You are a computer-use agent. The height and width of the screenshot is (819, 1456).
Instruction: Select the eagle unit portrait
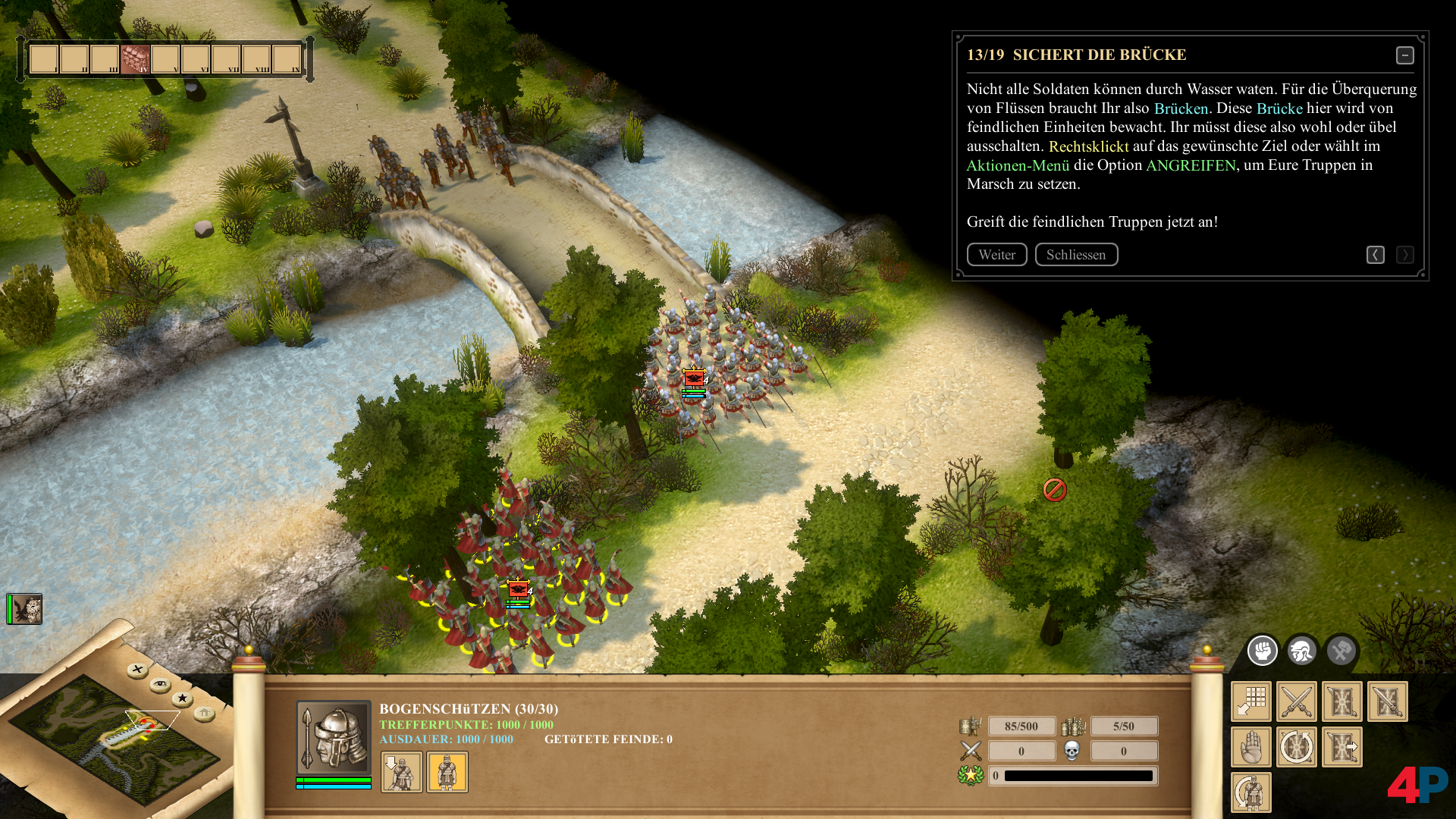tap(25, 609)
